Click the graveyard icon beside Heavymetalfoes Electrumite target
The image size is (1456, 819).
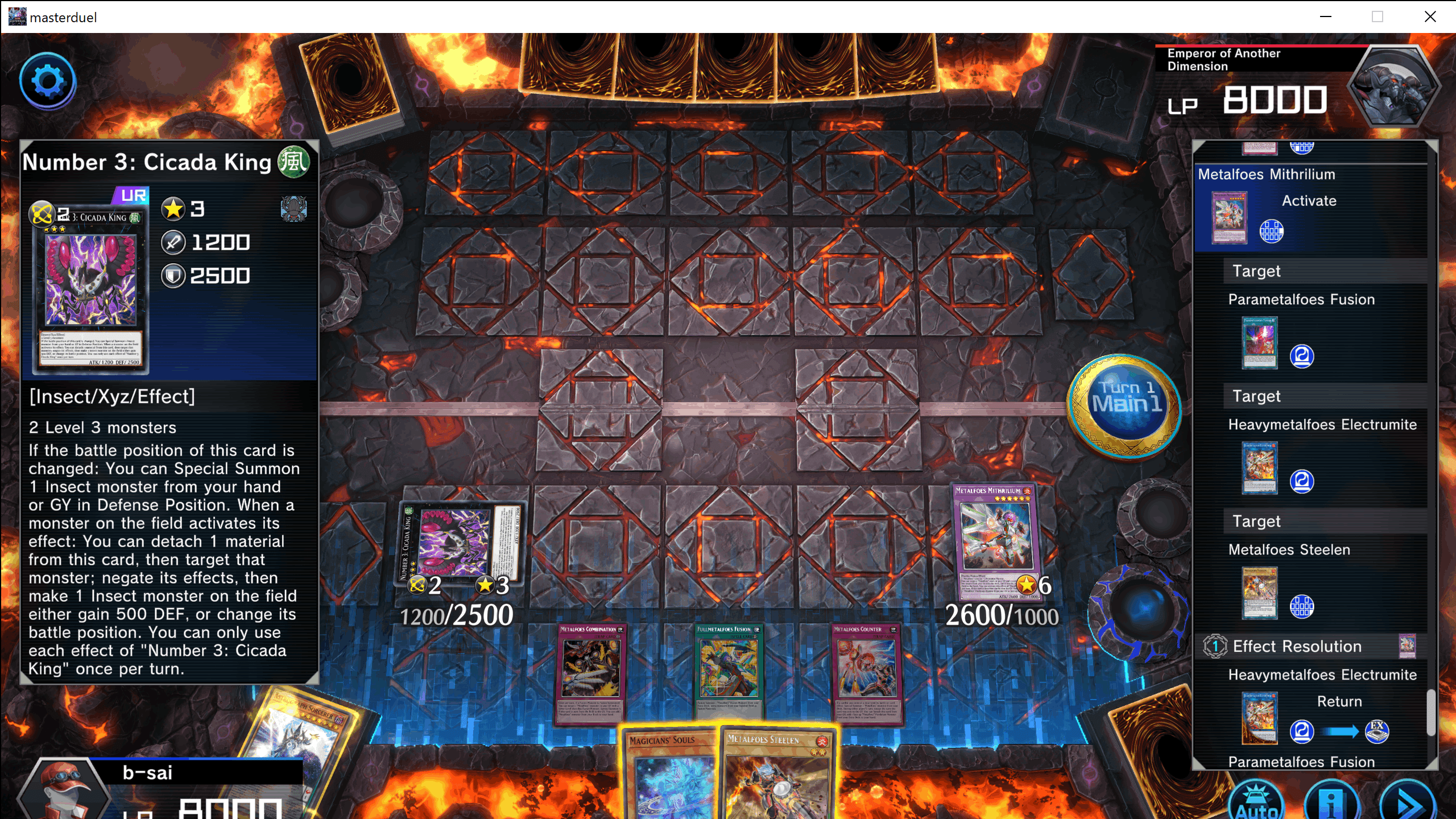click(1302, 481)
